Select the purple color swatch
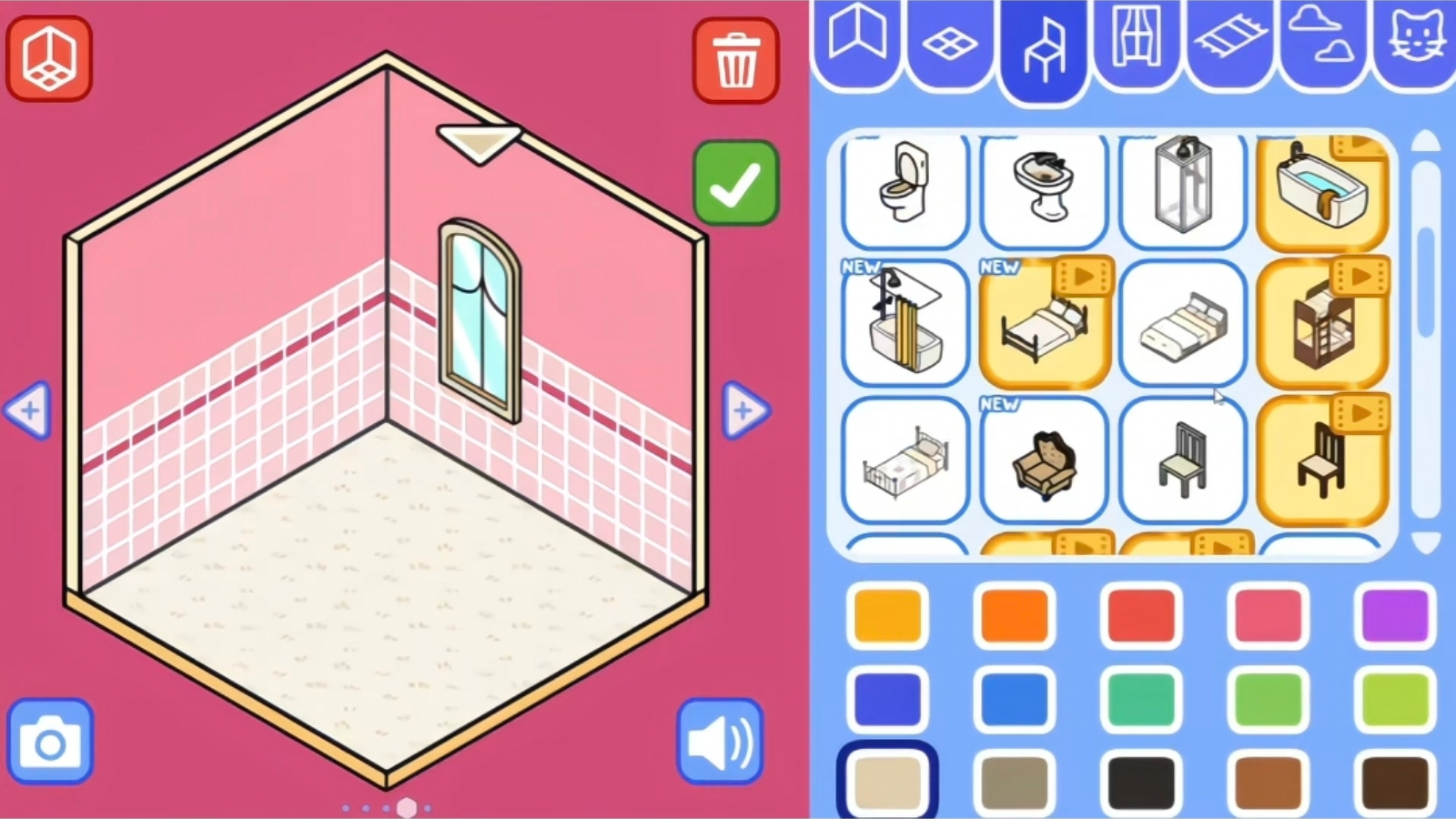This screenshot has height=819, width=1456. 1396,617
